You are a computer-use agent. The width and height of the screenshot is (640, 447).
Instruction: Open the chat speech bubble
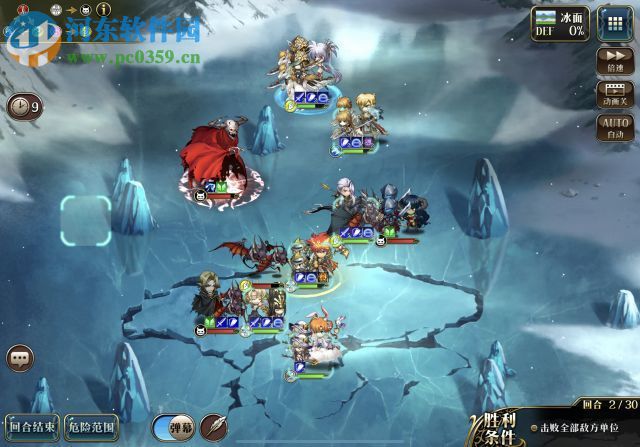pyautogui.click(x=19, y=358)
